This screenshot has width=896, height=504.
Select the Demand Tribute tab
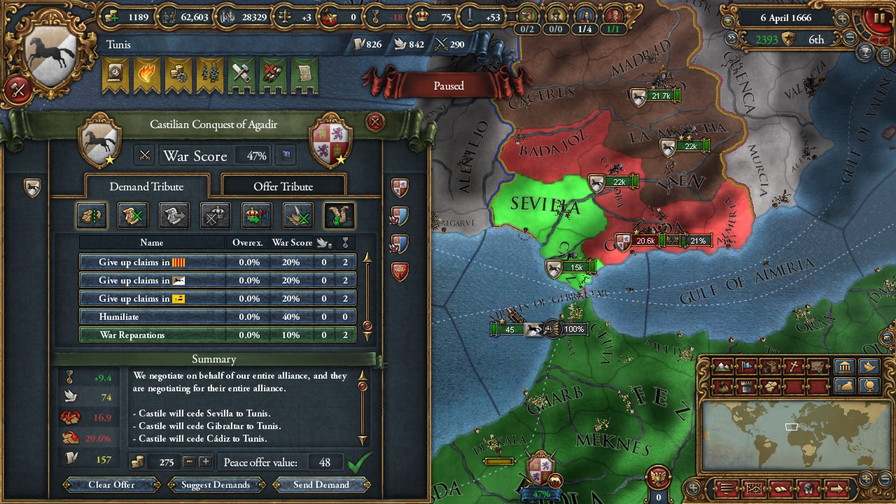tap(147, 186)
